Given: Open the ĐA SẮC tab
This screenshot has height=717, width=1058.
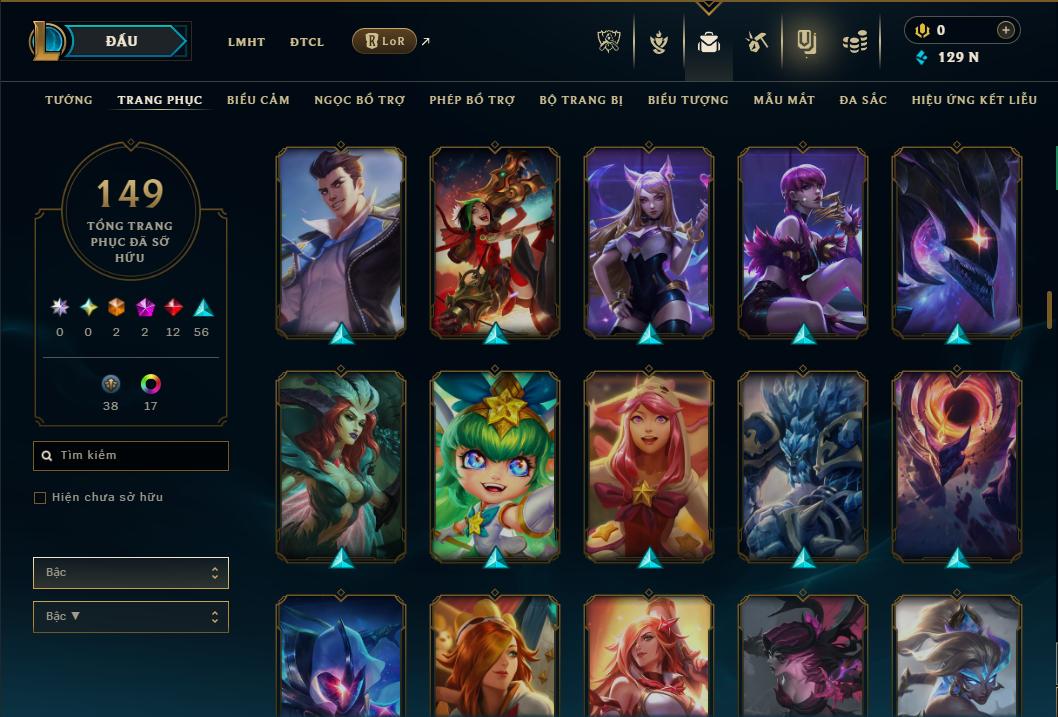Looking at the screenshot, I should pyautogui.click(x=863, y=100).
